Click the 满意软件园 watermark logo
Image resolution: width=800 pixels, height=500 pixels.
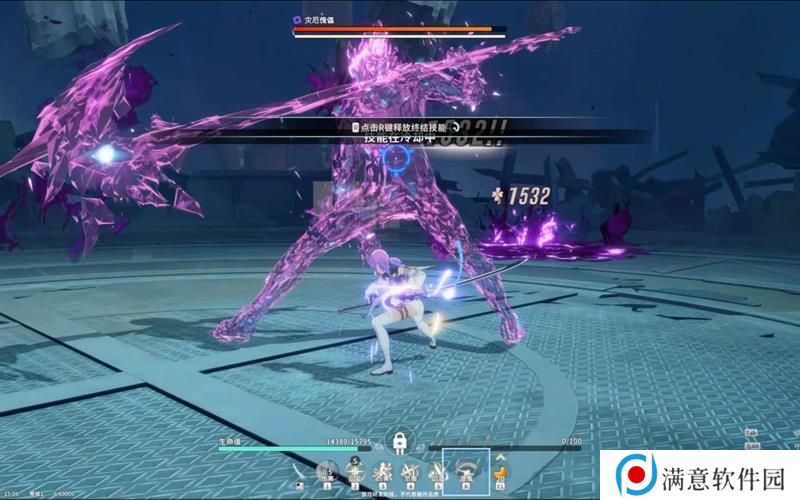coord(632,473)
